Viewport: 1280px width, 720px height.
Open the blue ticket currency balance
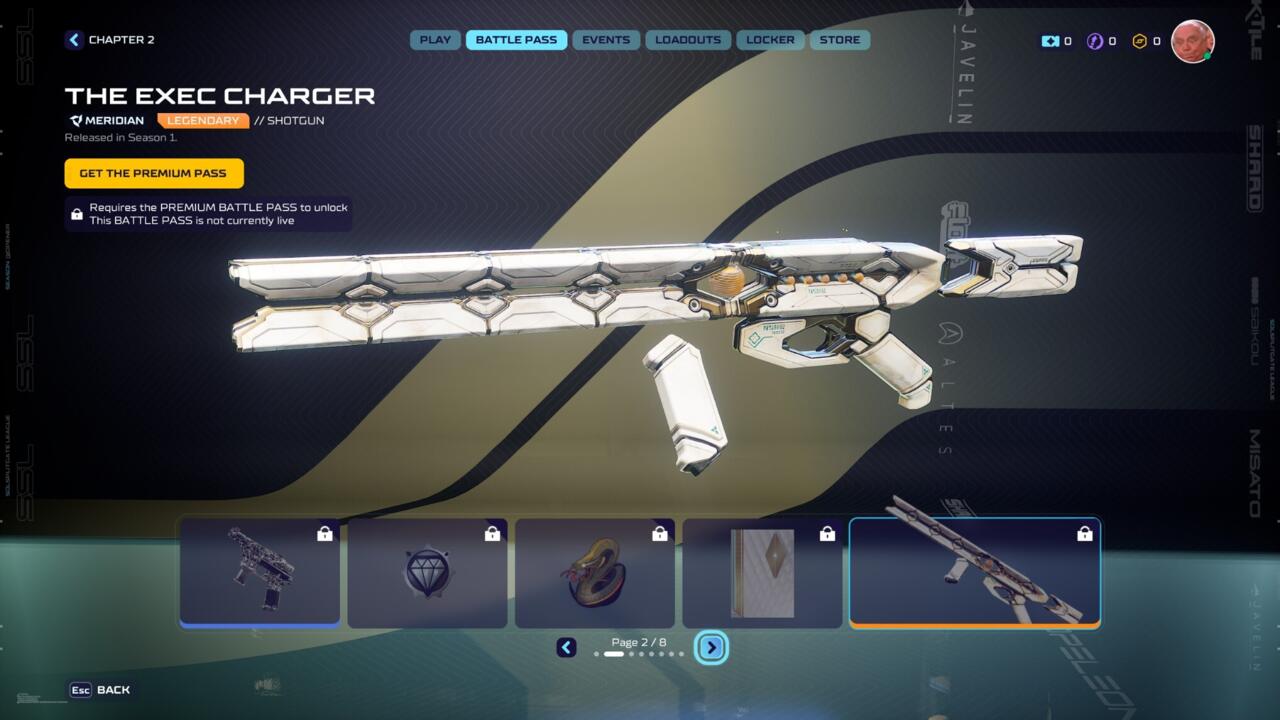pos(1056,41)
